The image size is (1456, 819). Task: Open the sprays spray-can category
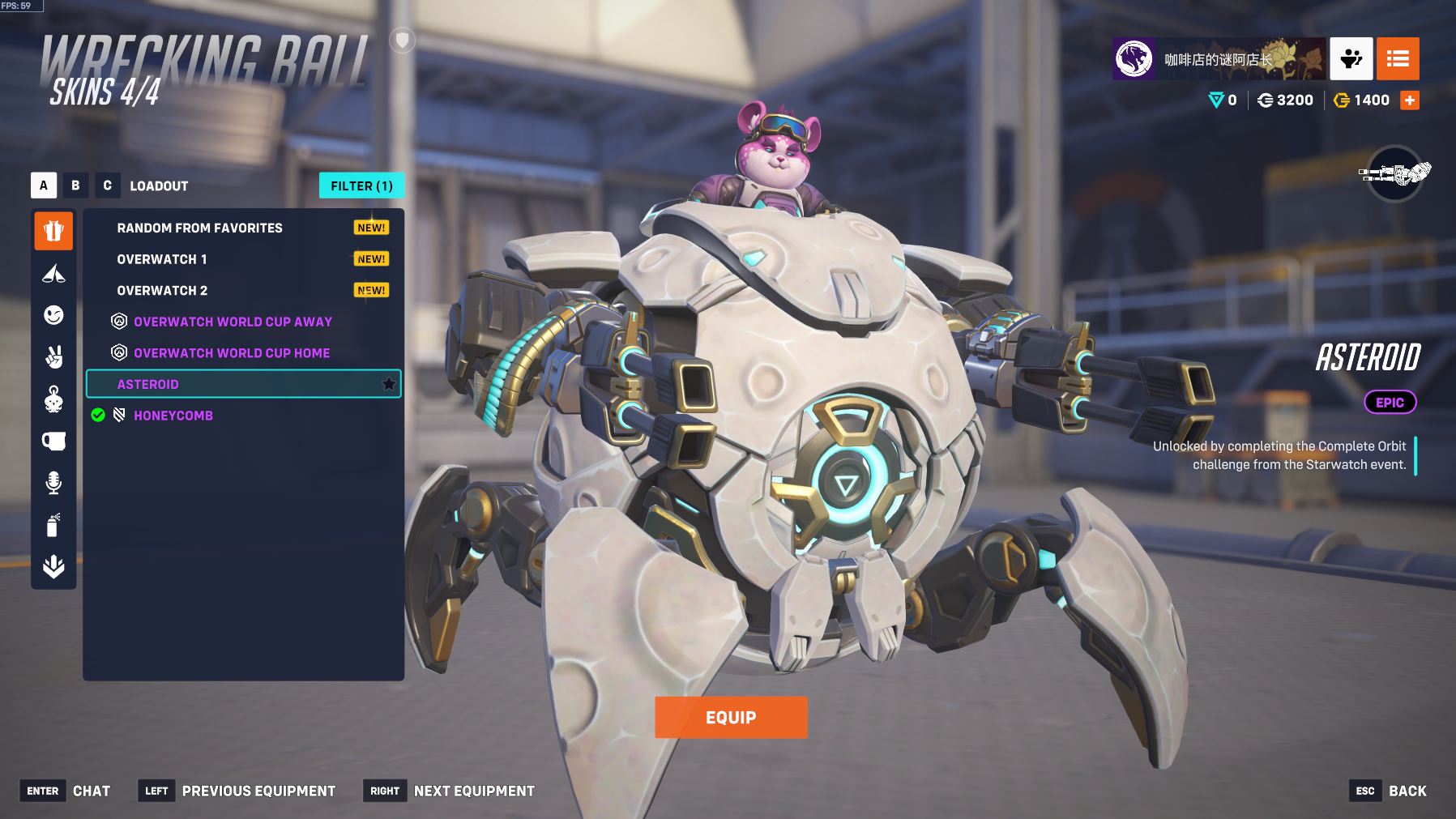tap(53, 525)
